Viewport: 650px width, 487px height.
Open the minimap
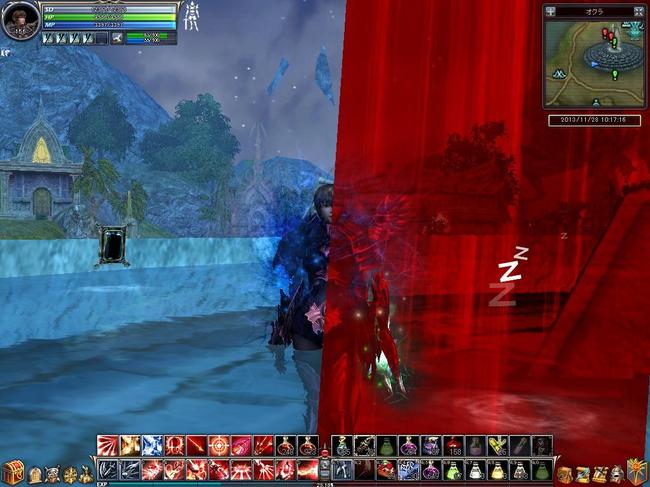tap(595, 63)
